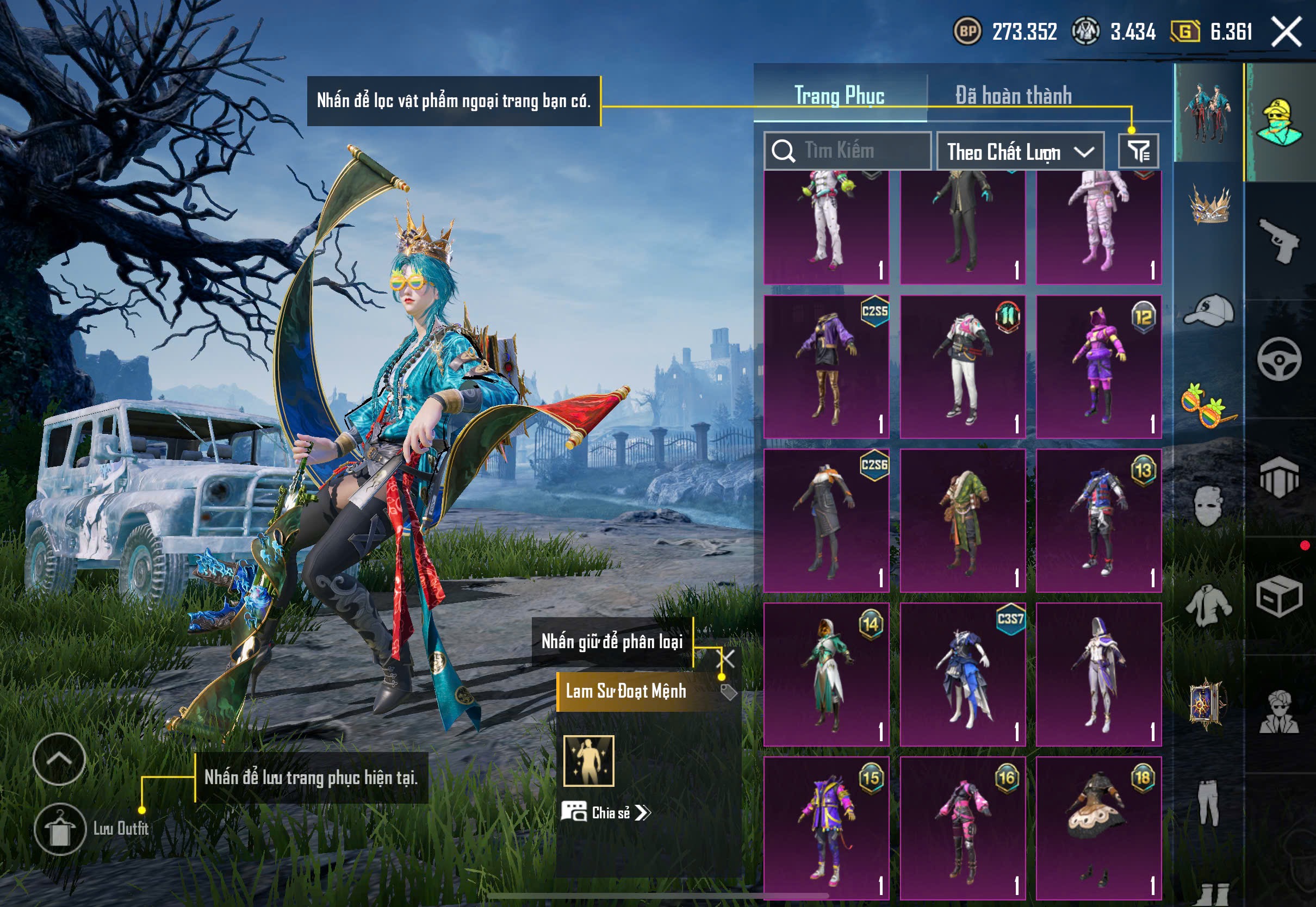Close the Lam Sư Đoạt Mệnh popup
Image resolution: width=1316 pixels, height=907 pixels.
tap(727, 659)
